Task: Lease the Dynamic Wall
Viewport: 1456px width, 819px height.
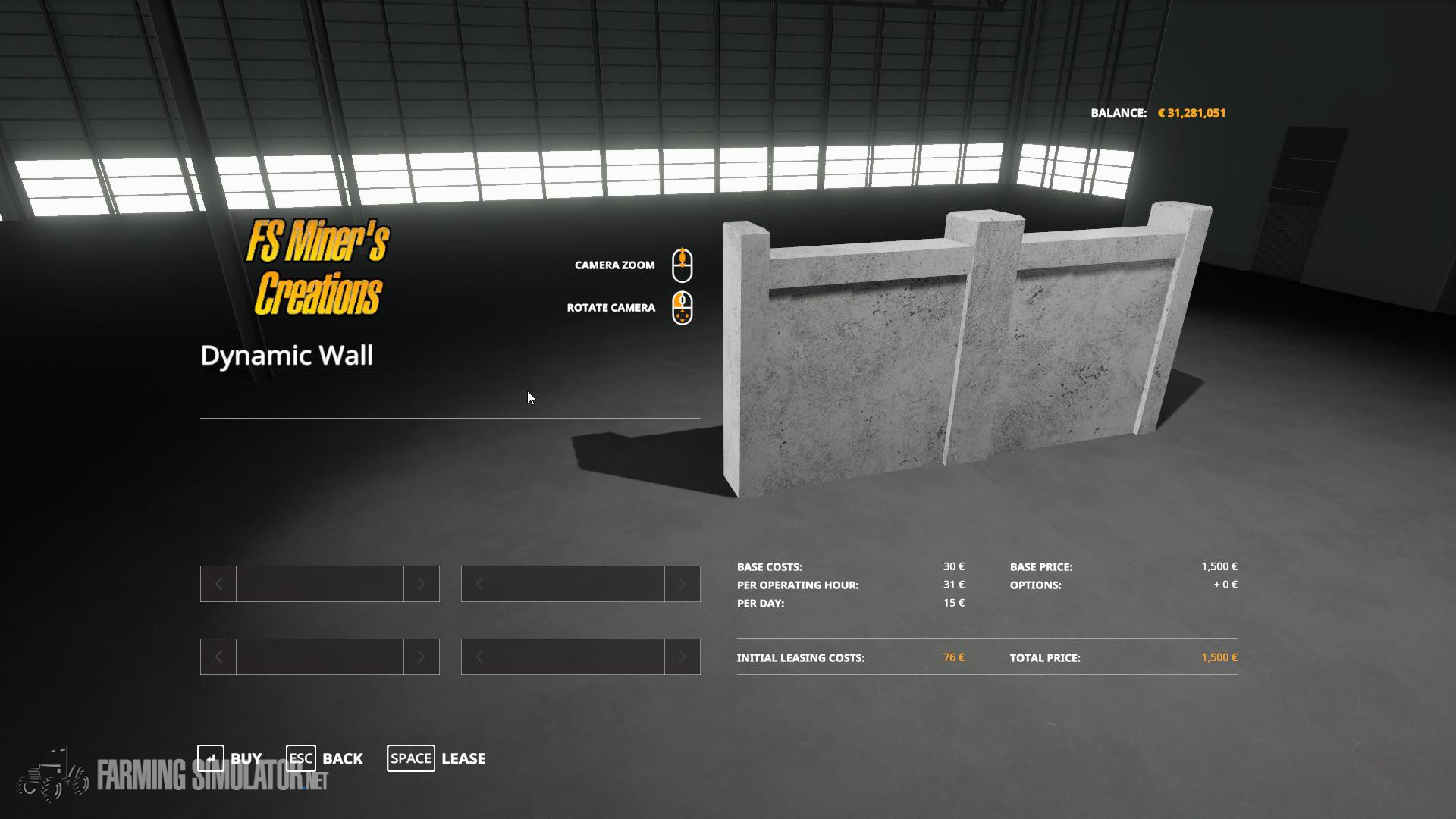Action: click(x=437, y=758)
